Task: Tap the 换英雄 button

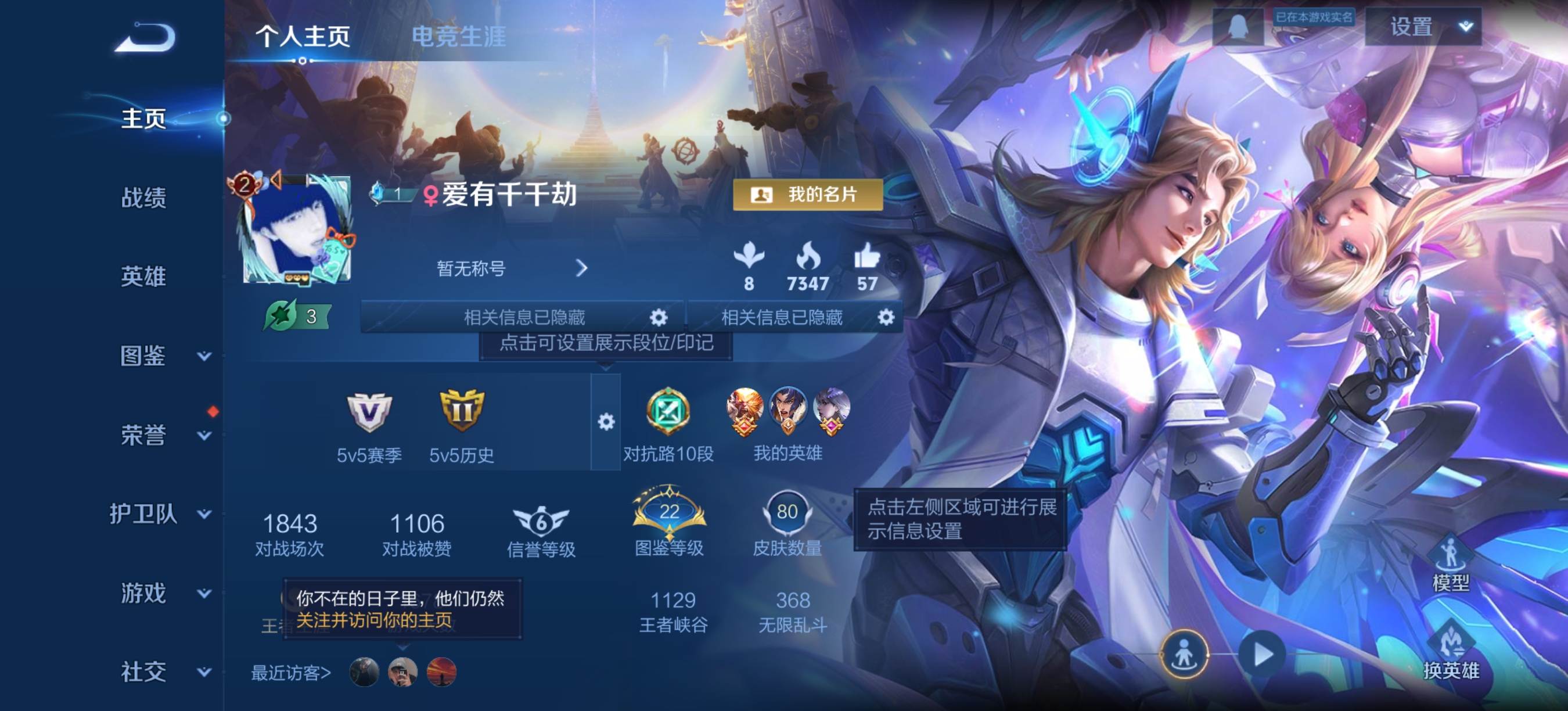Action: tap(1451, 651)
